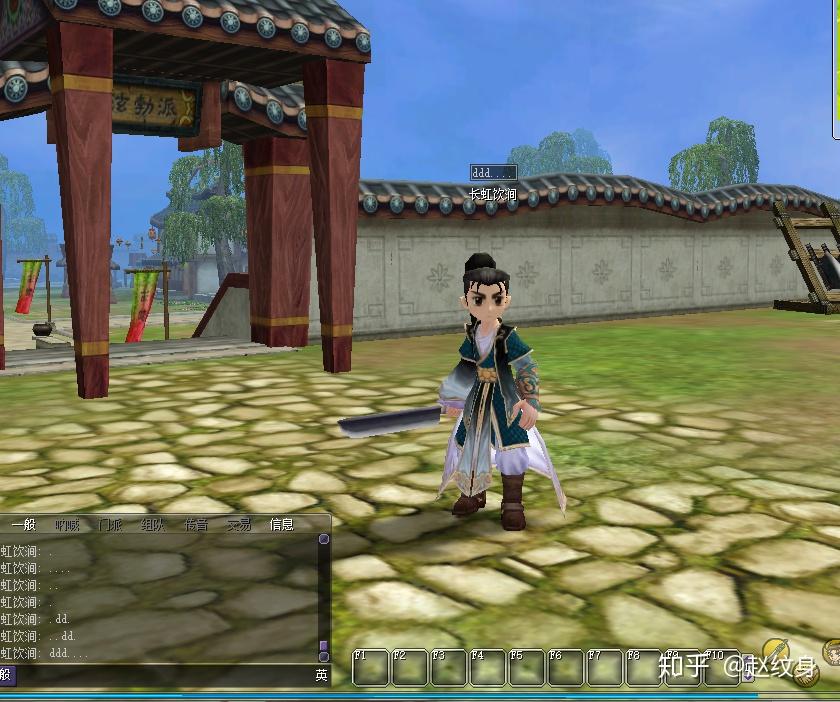
Task: Click the chat scrollbar's bottom arrow button
Action: click(x=324, y=655)
